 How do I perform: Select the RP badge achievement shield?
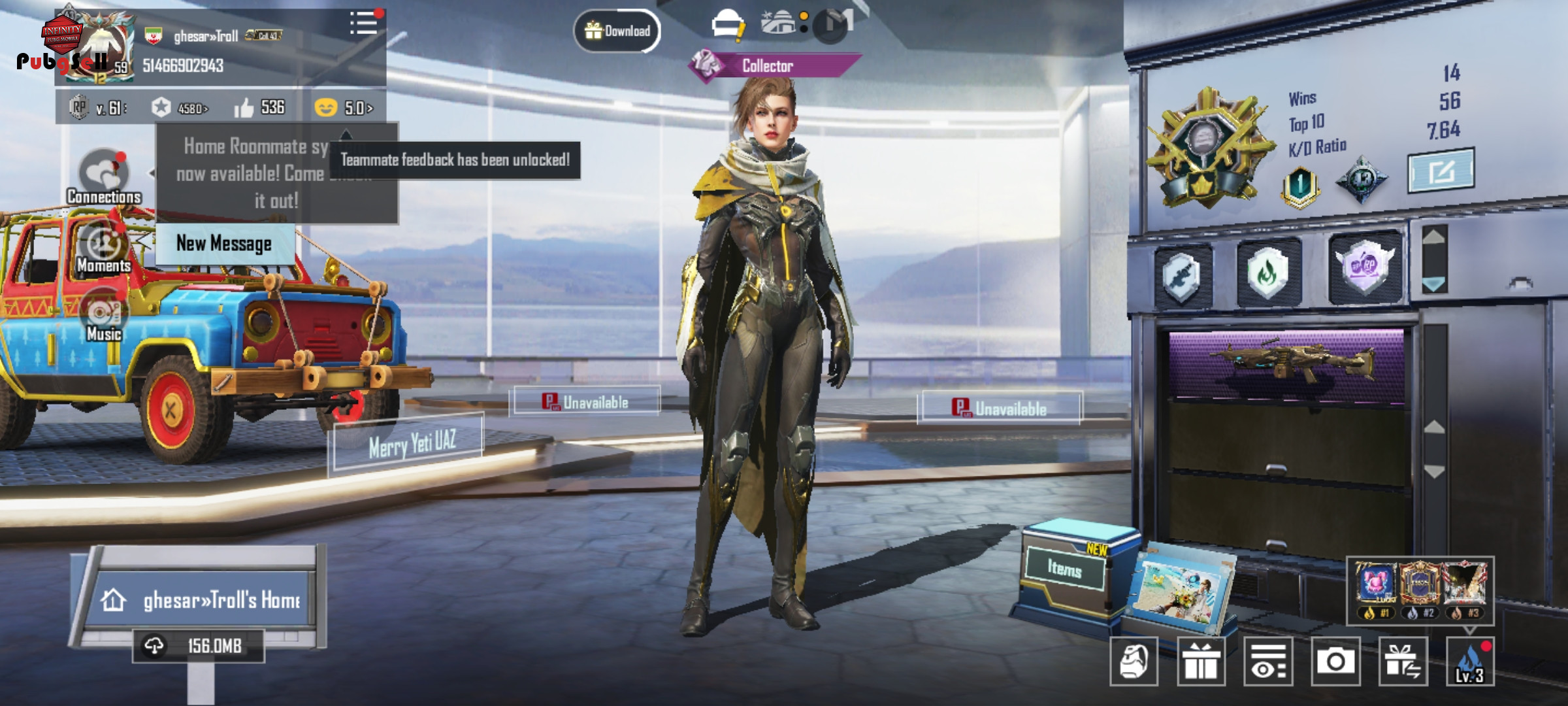[1364, 269]
